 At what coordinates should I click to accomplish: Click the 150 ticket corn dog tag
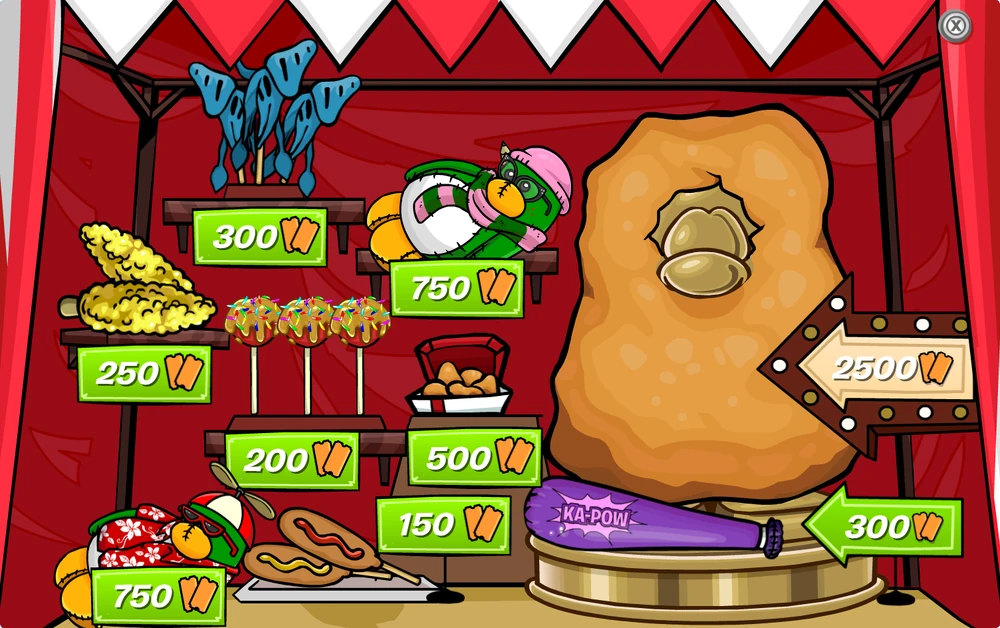[x=443, y=524]
